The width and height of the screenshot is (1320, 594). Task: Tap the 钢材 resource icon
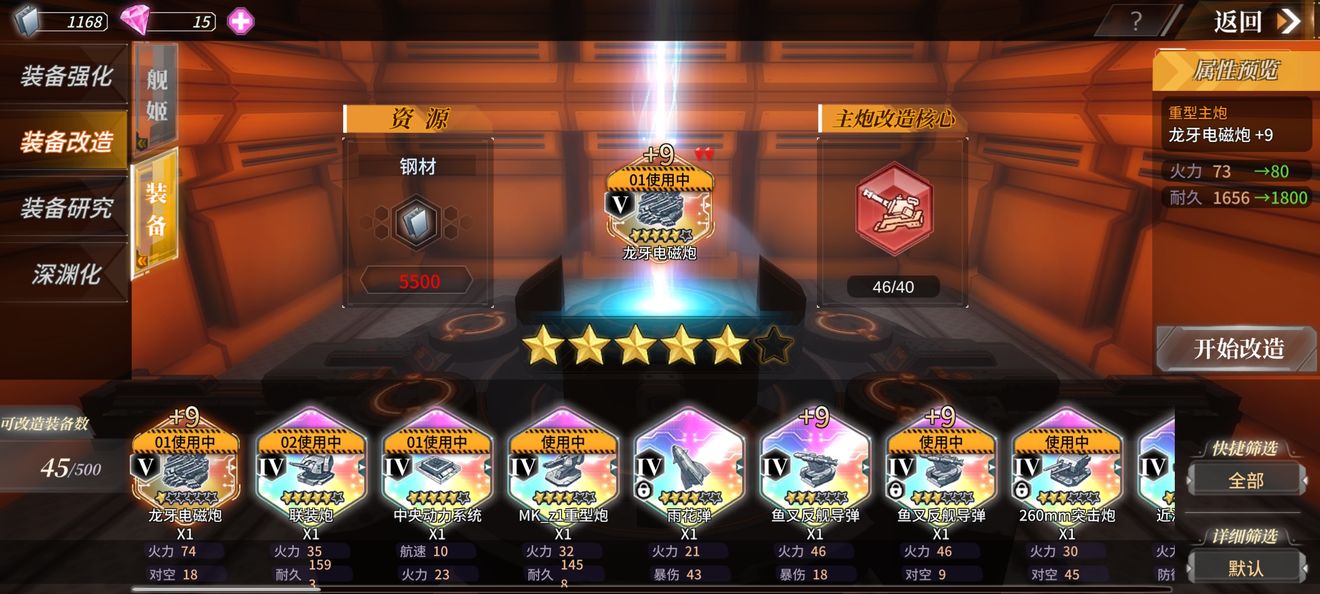click(x=418, y=222)
